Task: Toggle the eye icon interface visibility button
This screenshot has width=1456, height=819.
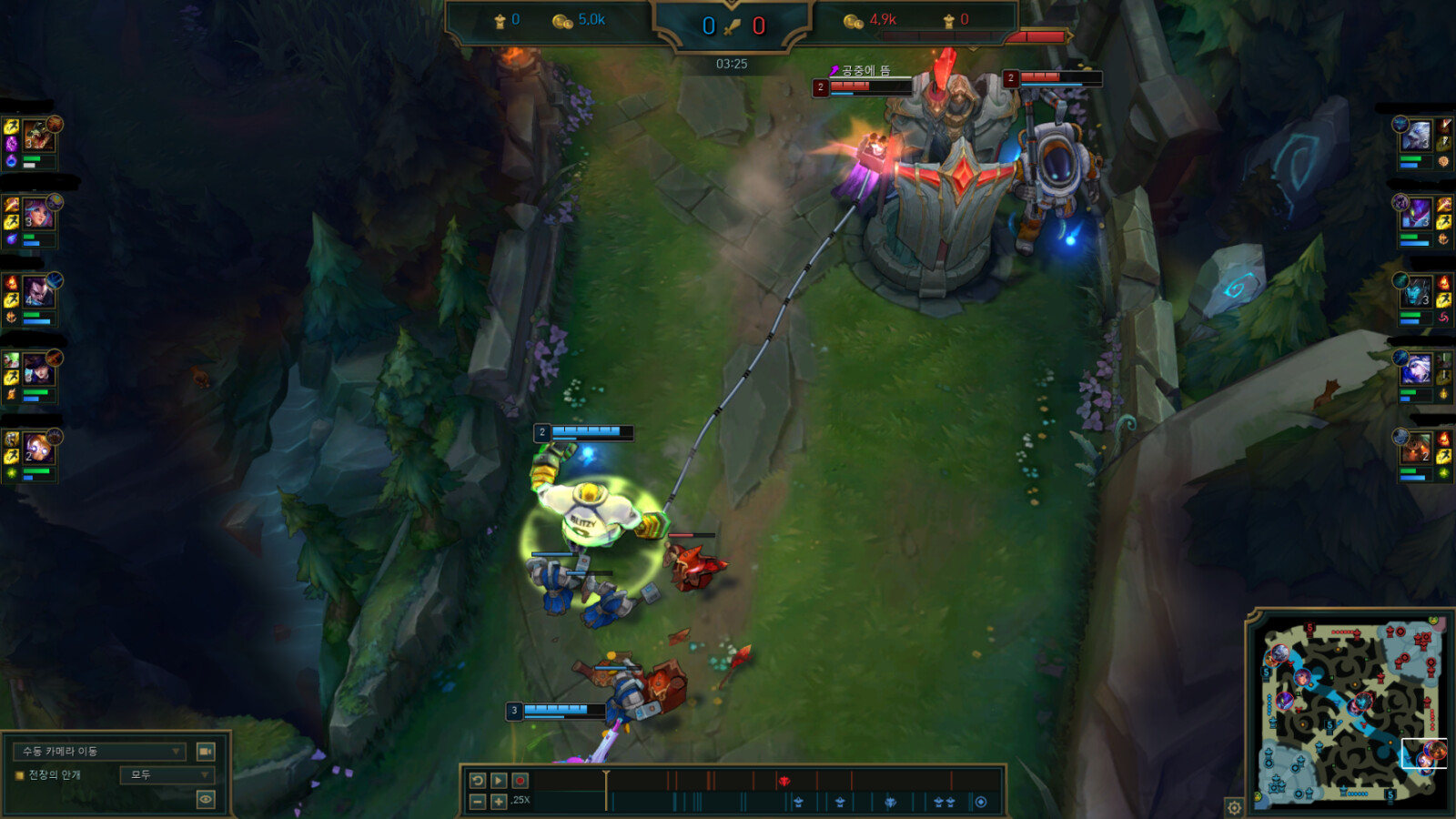Action: [206, 800]
